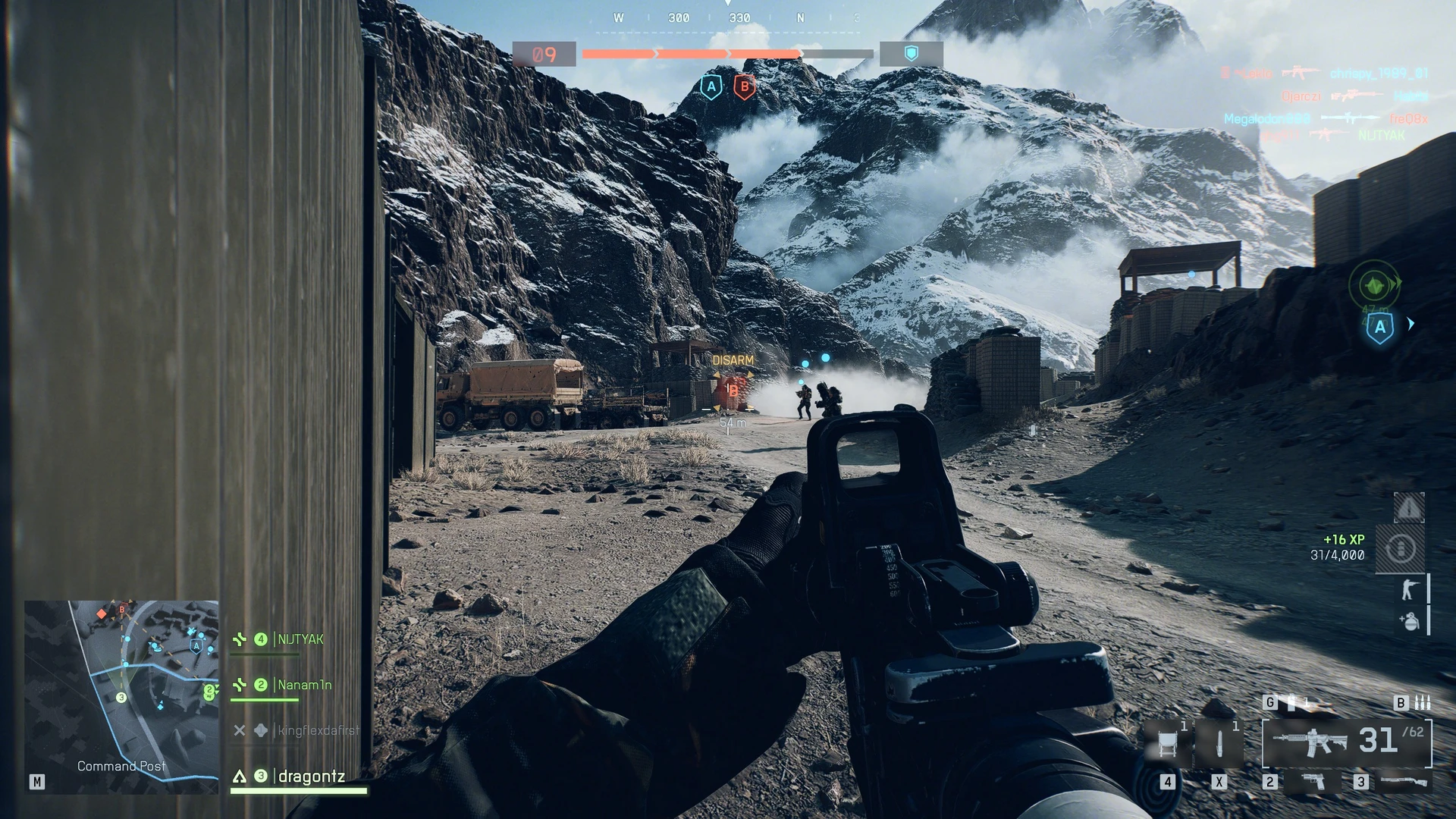This screenshot has height=819, width=1456.
Task: Click the grenade resupply icon
Action: [1409, 621]
